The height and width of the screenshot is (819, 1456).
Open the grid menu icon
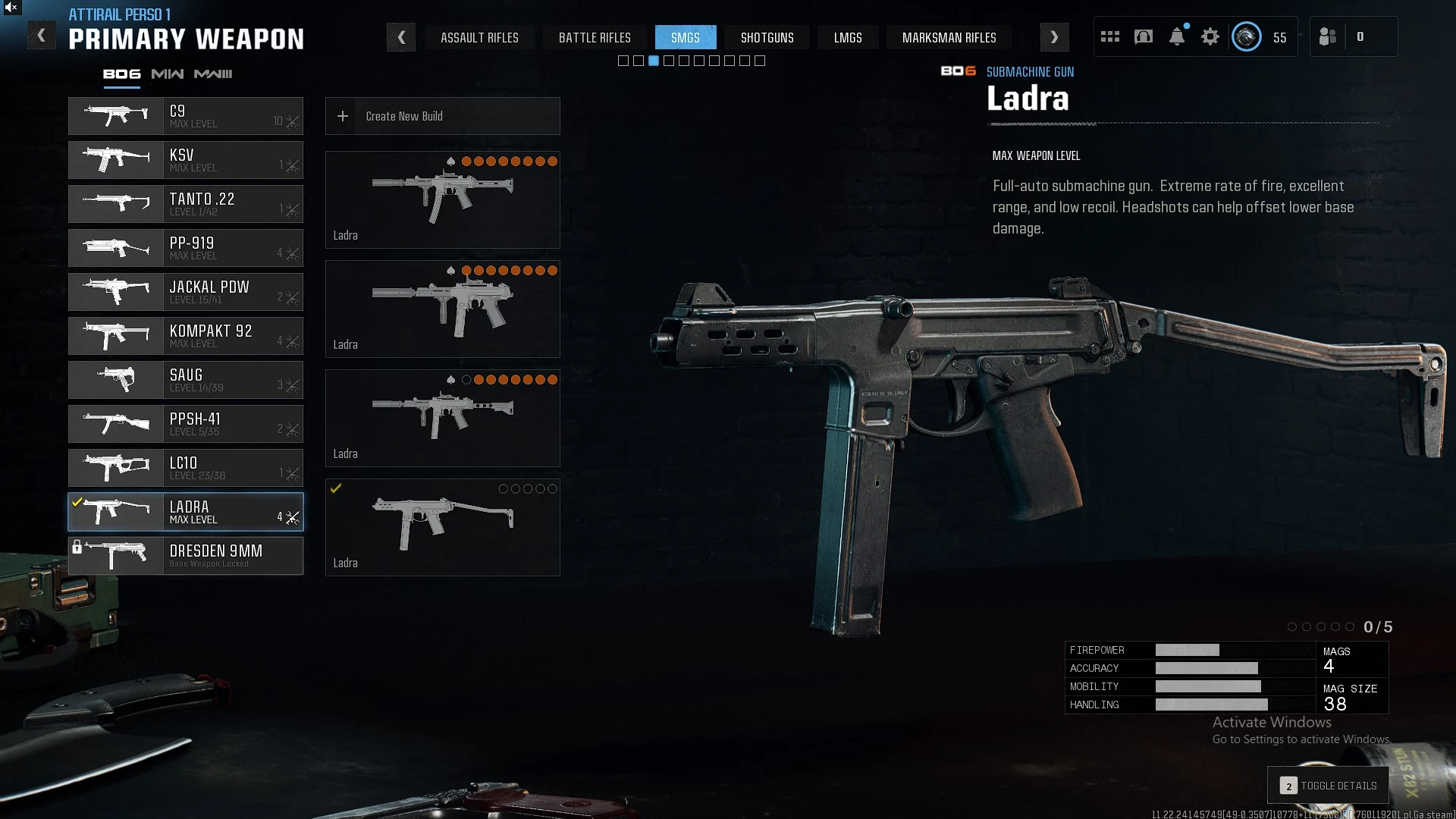(x=1110, y=36)
